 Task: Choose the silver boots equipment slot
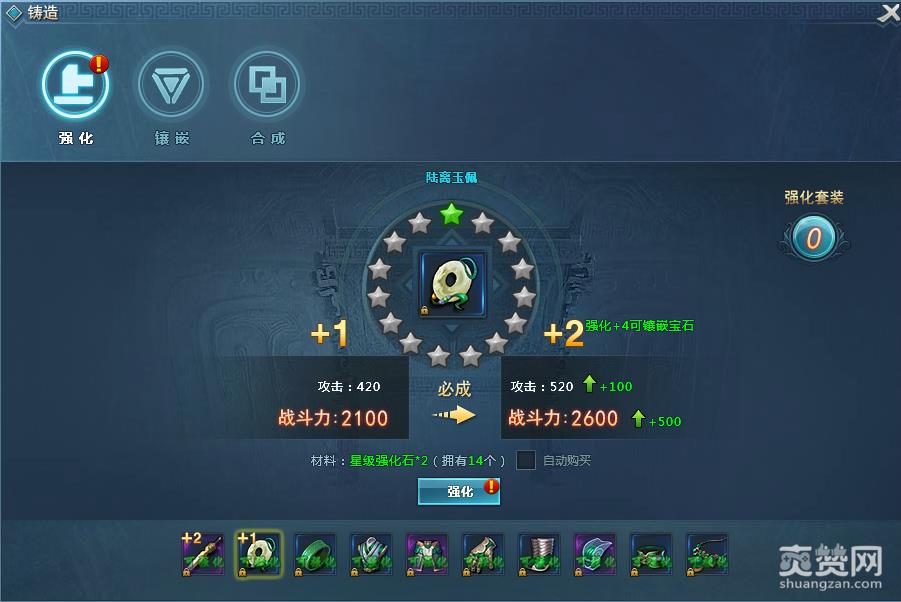coord(539,554)
